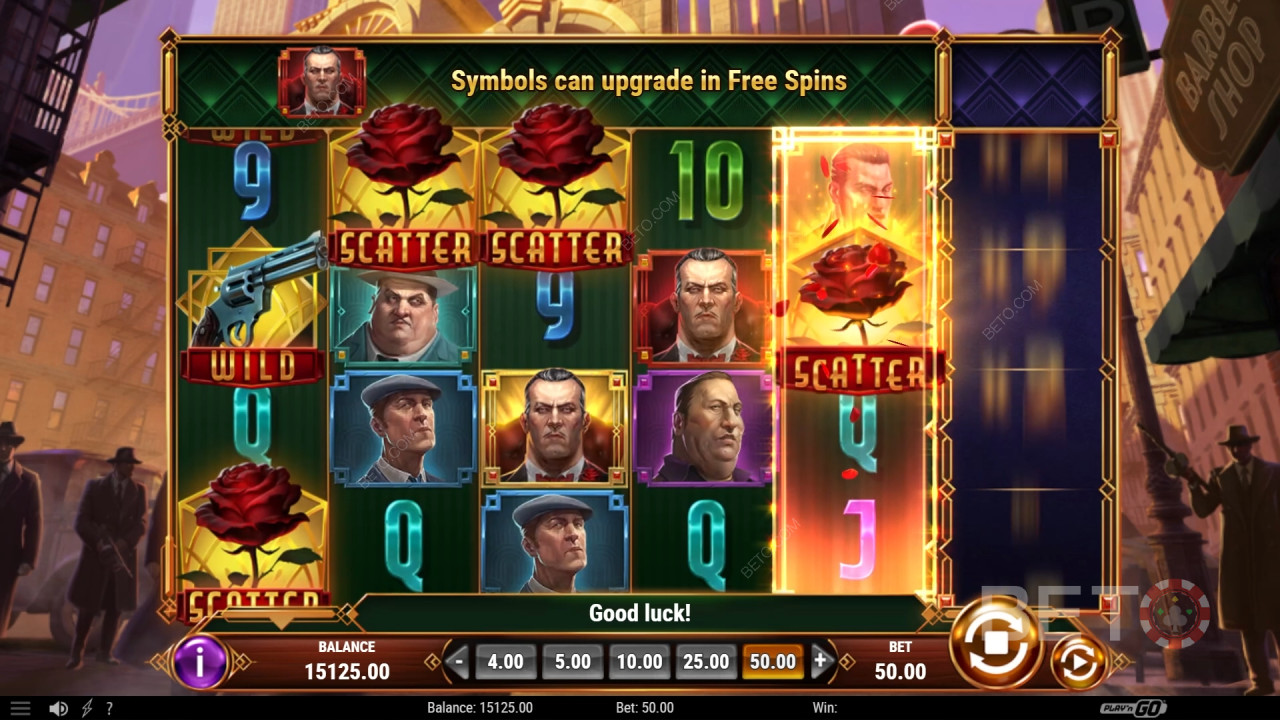Toggle the sound speaker icon

click(59, 708)
